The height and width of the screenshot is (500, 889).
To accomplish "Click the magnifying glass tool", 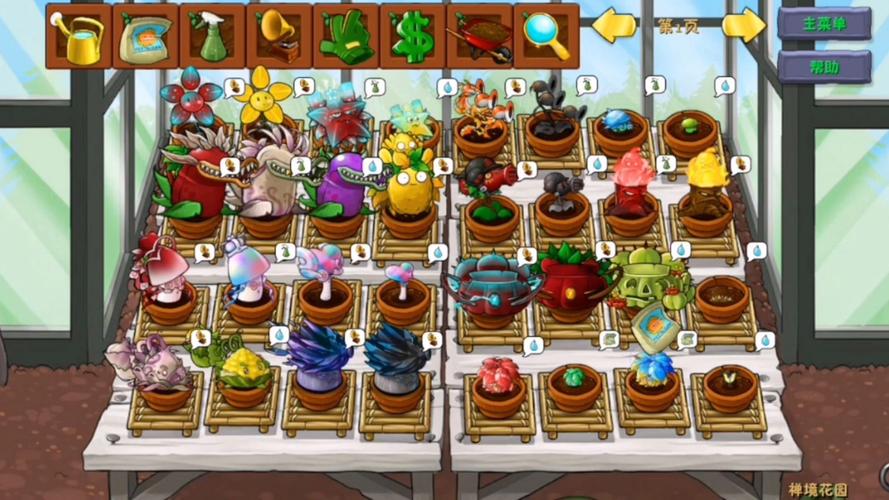I will [x=546, y=35].
